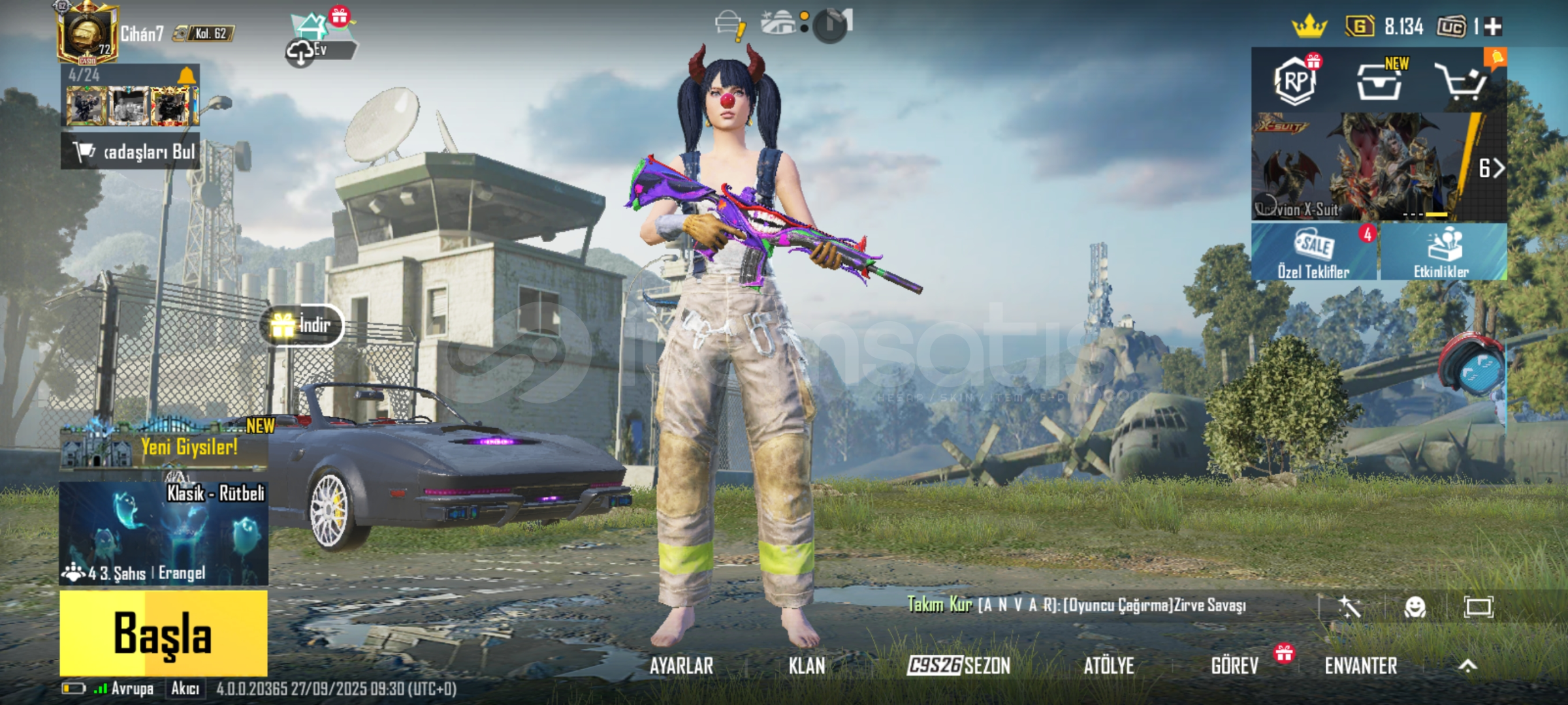
Task: Open the emote smiley face icon
Action: 1415,607
